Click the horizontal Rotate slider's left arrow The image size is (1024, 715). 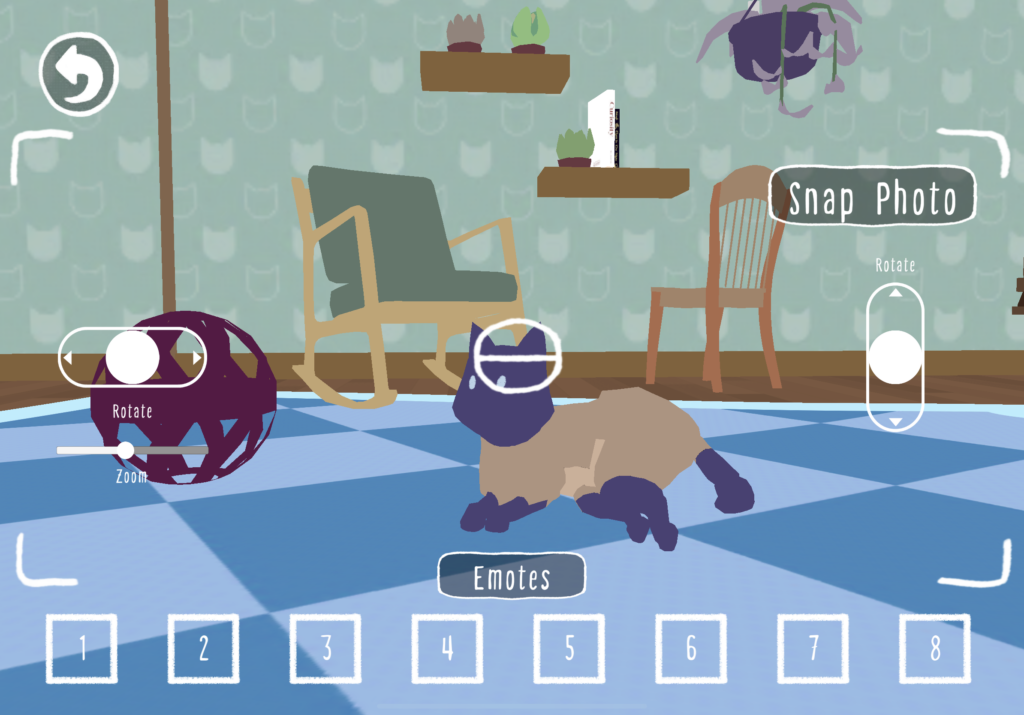pyautogui.click(x=68, y=357)
